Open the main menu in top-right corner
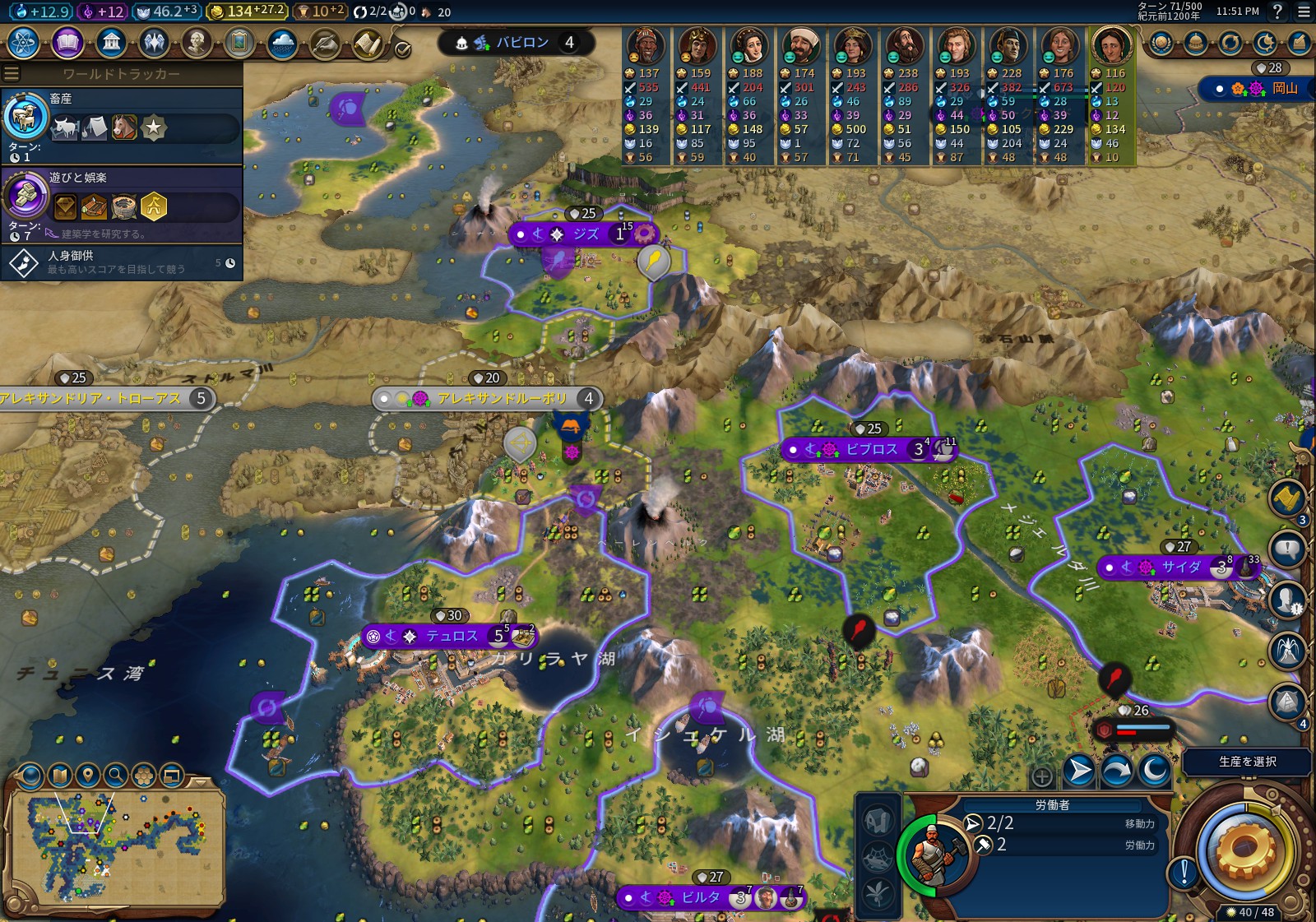 point(1304,12)
